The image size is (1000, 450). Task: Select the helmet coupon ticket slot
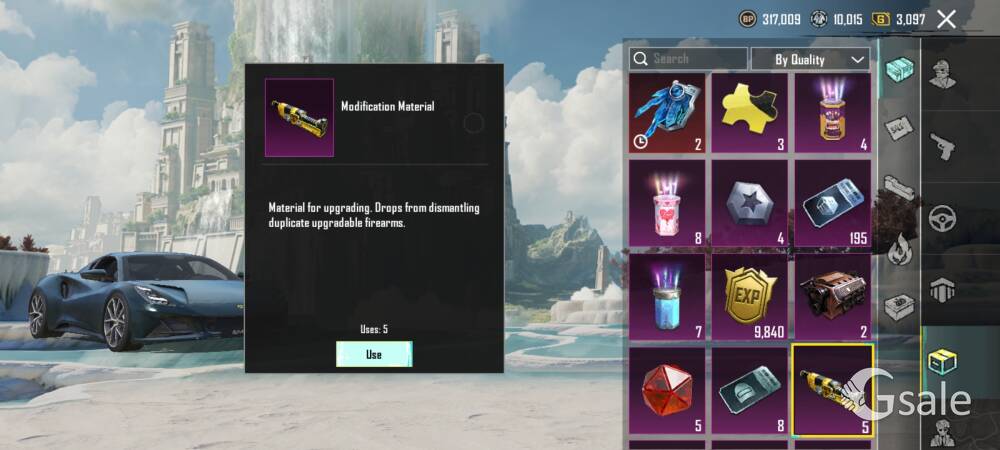pyautogui.click(x=749, y=390)
